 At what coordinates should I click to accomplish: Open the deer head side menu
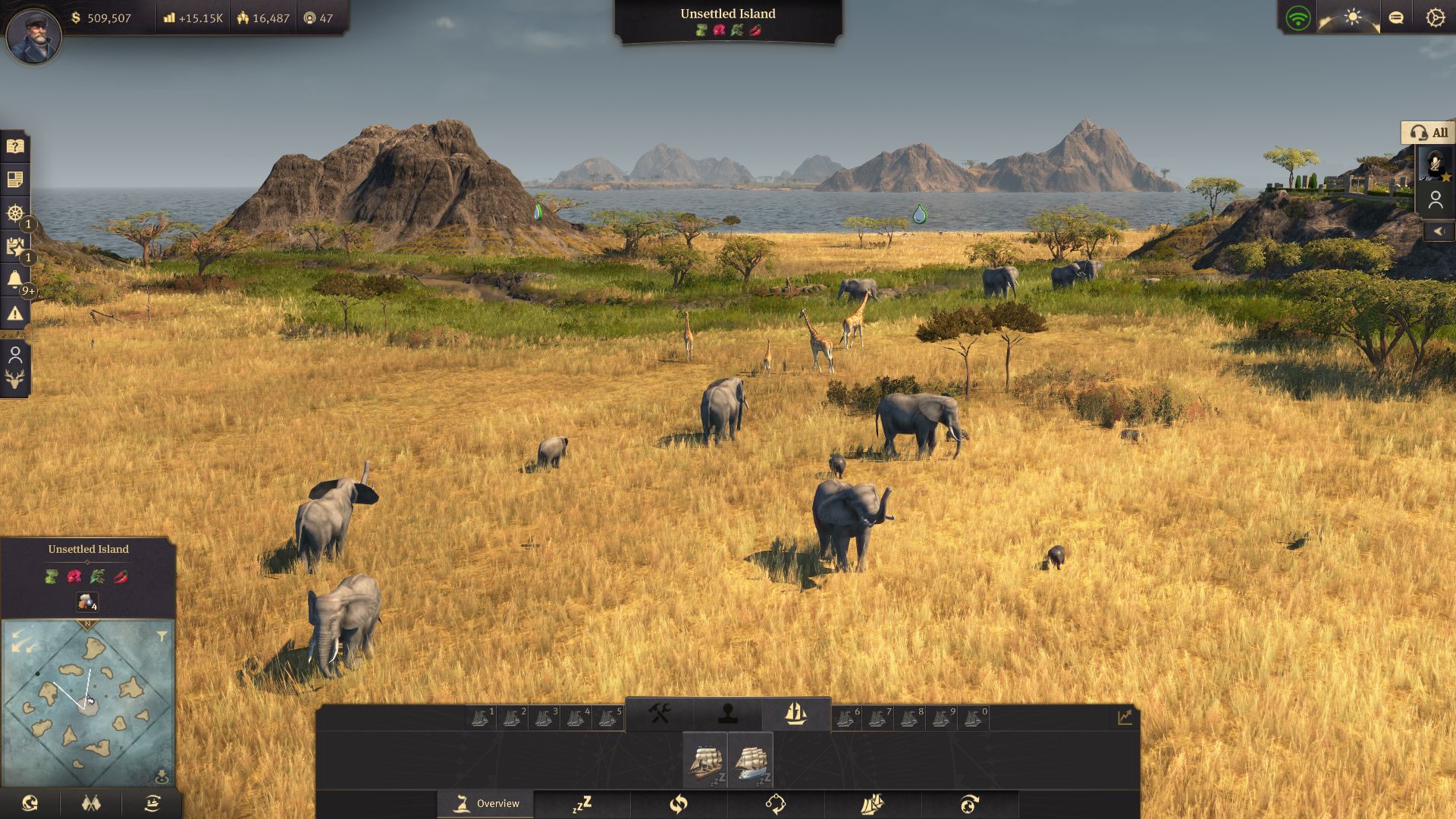(x=15, y=379)
